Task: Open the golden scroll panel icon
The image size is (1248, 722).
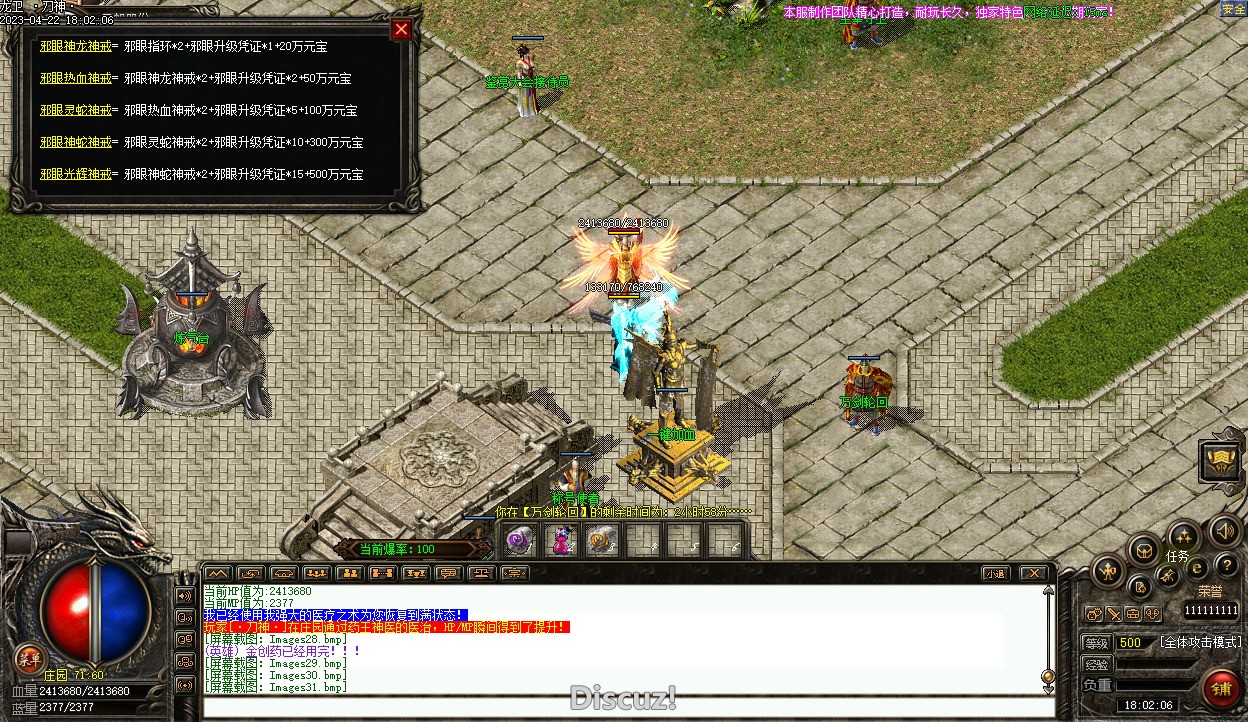Action: [1222, 461]
